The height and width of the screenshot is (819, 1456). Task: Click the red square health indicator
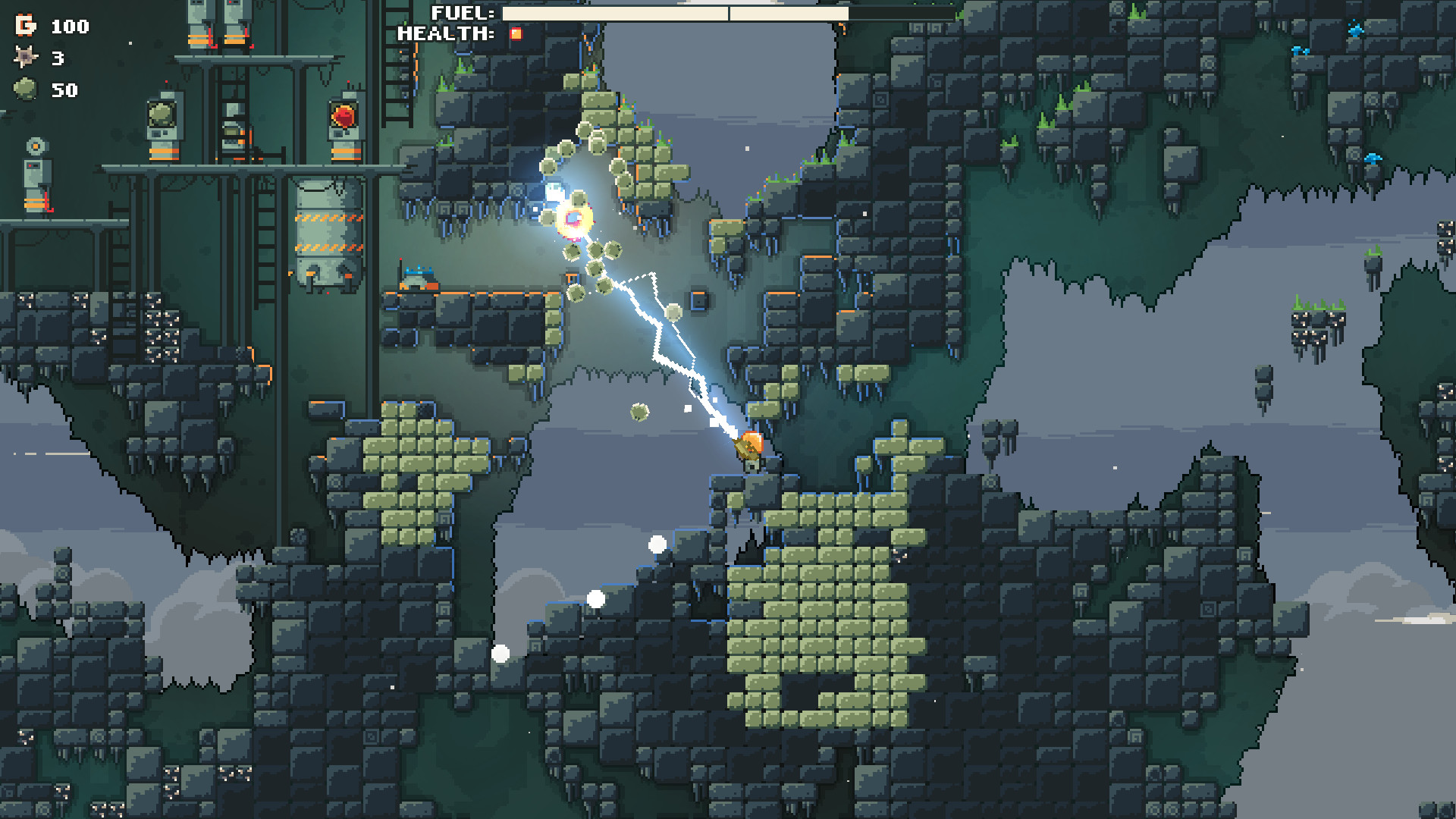(x=515, y=33)
